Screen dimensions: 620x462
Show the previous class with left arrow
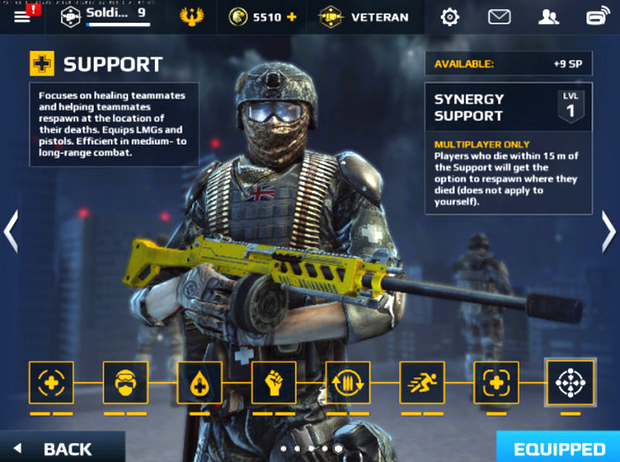tap(11, 232)
